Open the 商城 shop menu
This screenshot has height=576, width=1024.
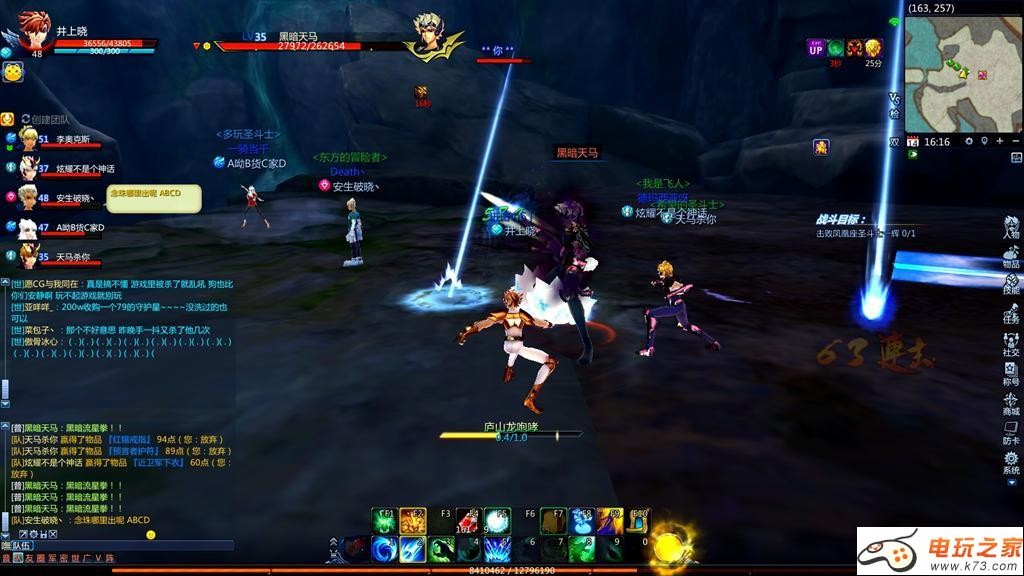click(1011, 402)
